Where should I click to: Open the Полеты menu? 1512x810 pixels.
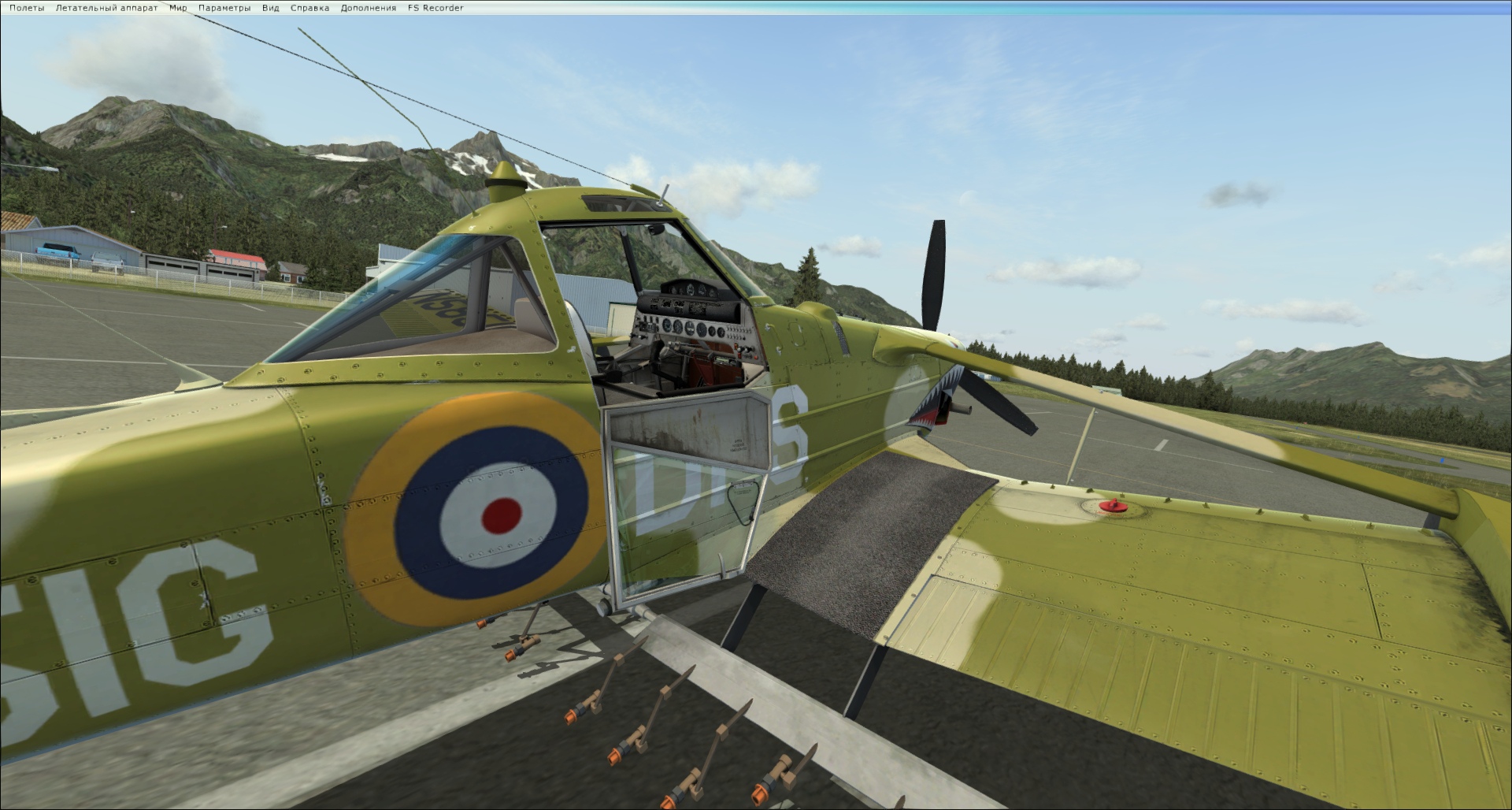click(27, 8)
